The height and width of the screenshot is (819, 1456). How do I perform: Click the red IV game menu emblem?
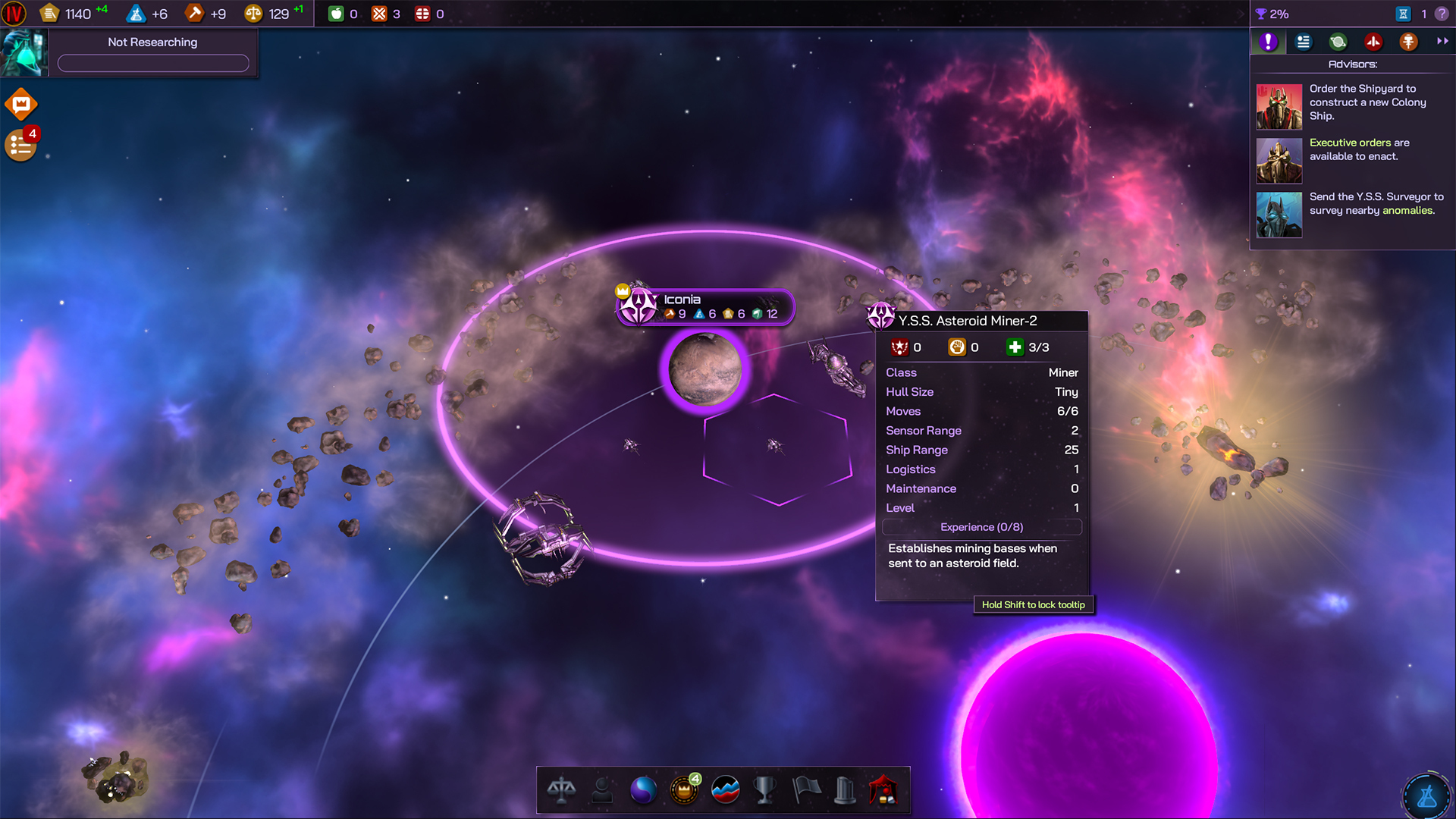[x=14, y=14]
